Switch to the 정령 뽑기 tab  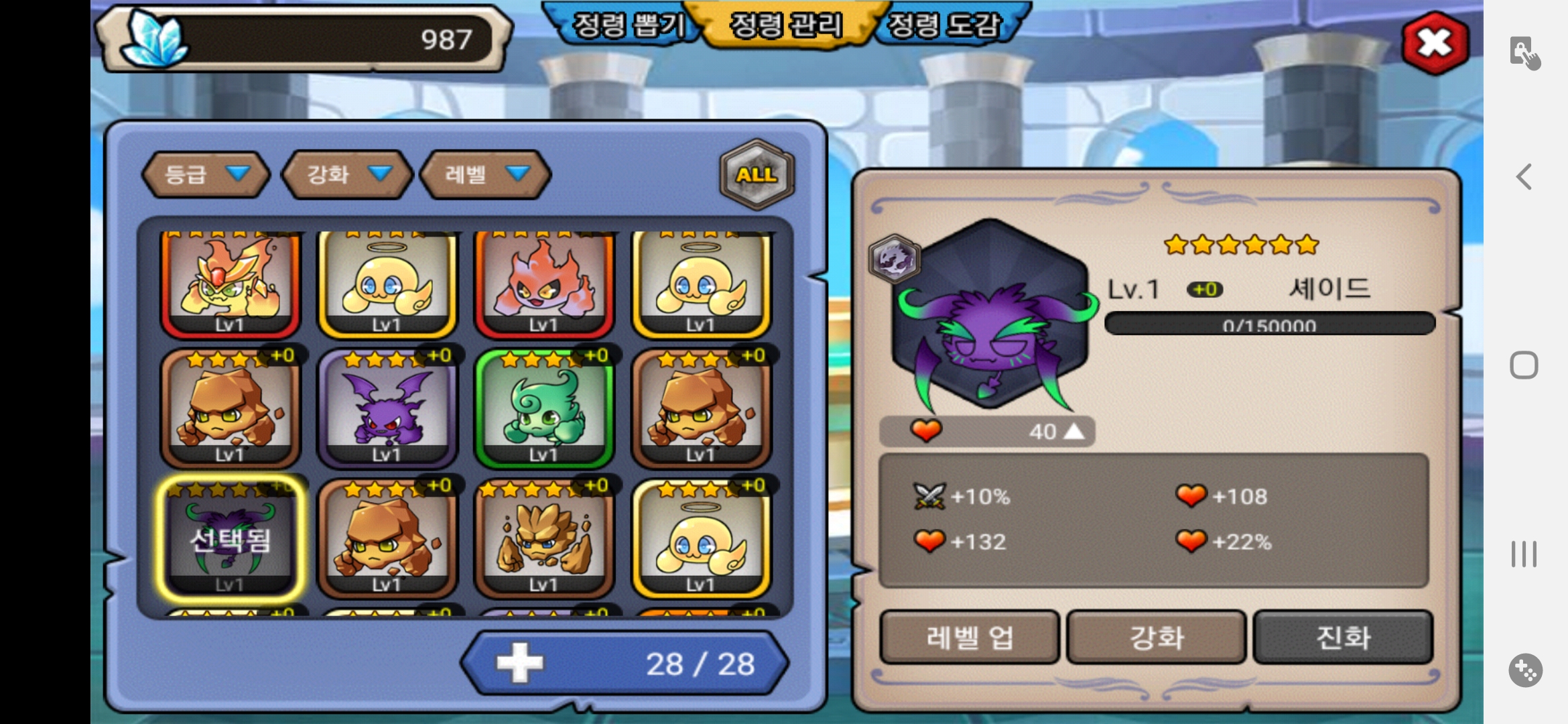627,25
